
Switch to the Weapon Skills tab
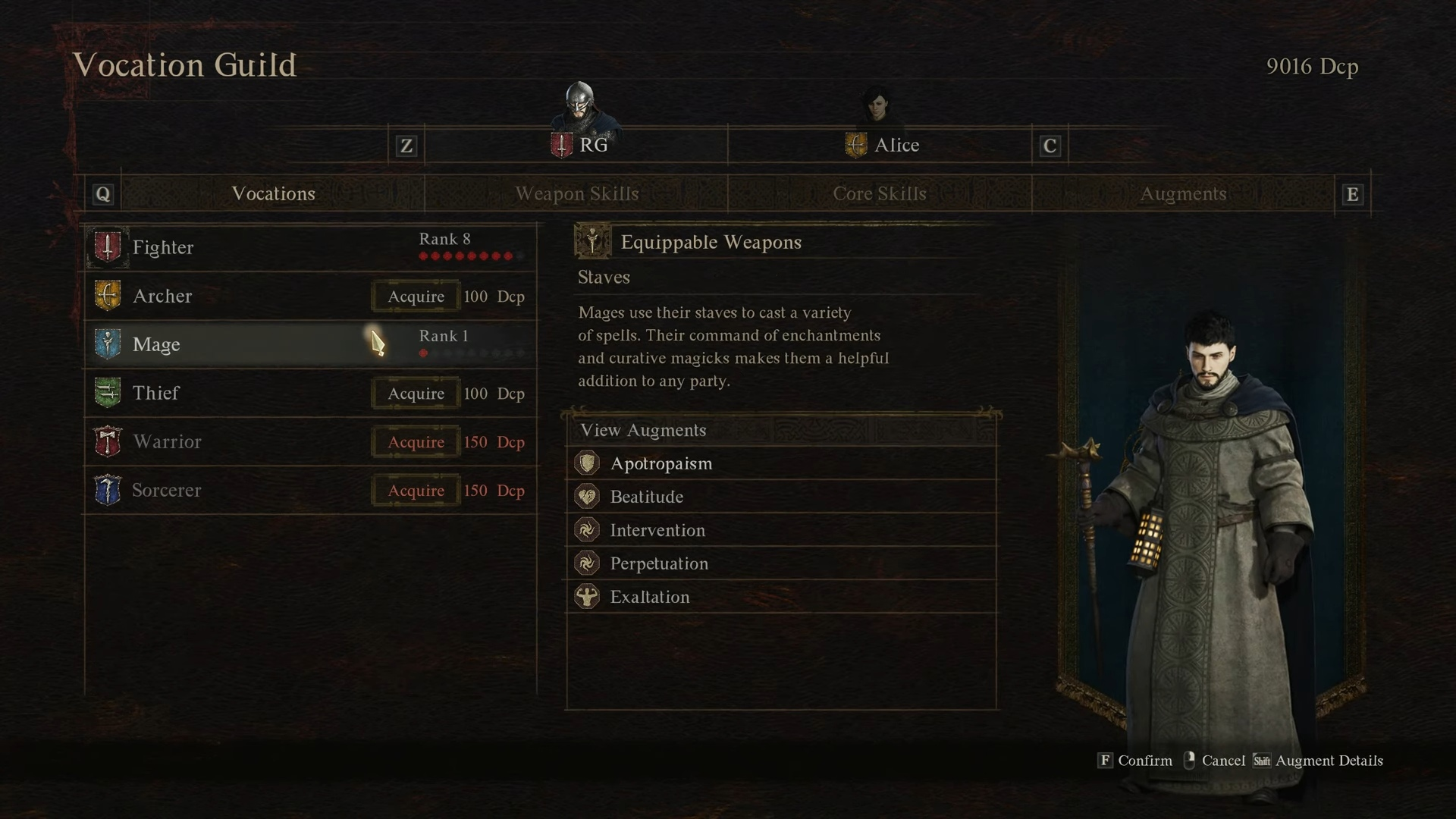[x=576, y=194]
